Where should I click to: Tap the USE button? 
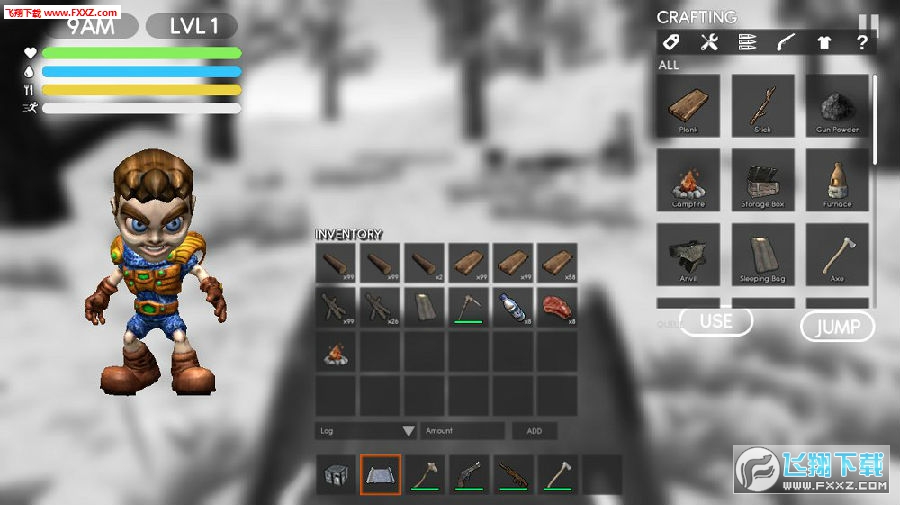click(716, 321)
